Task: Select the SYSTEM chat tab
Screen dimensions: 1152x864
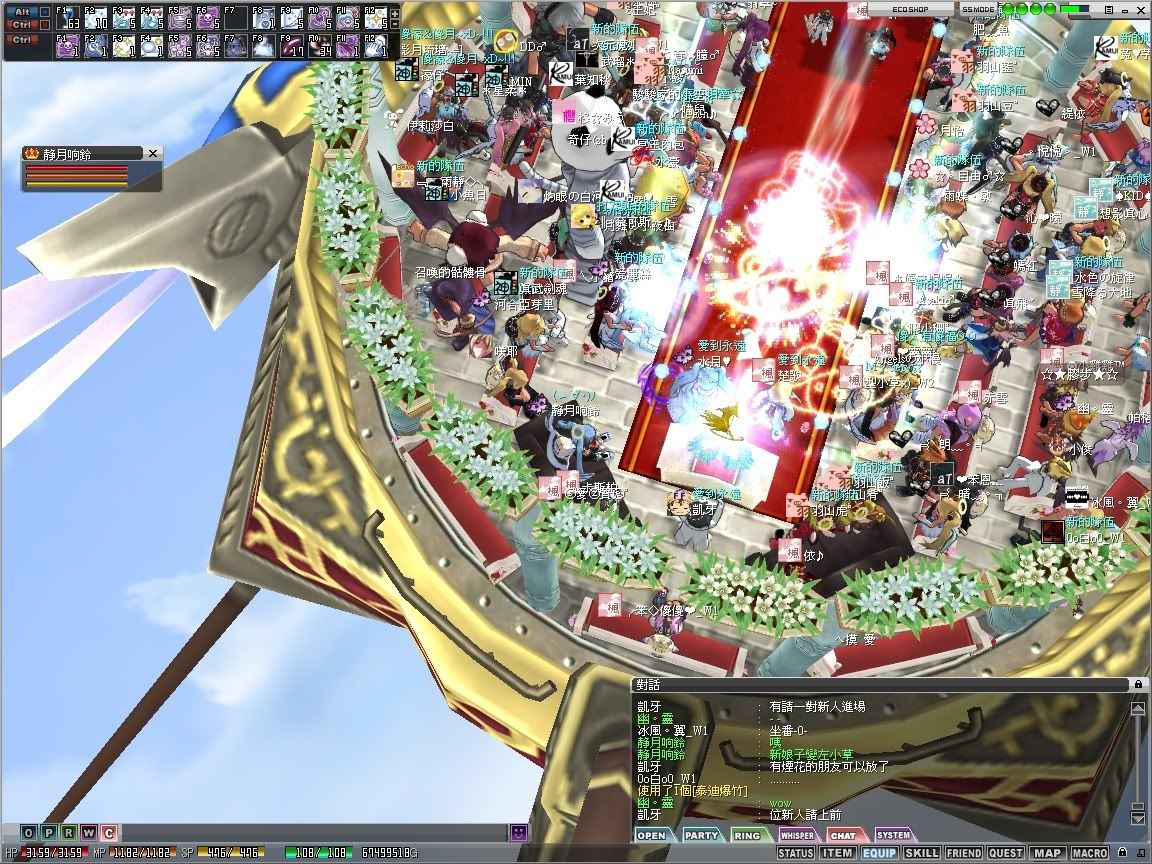Action: [893, 835]
